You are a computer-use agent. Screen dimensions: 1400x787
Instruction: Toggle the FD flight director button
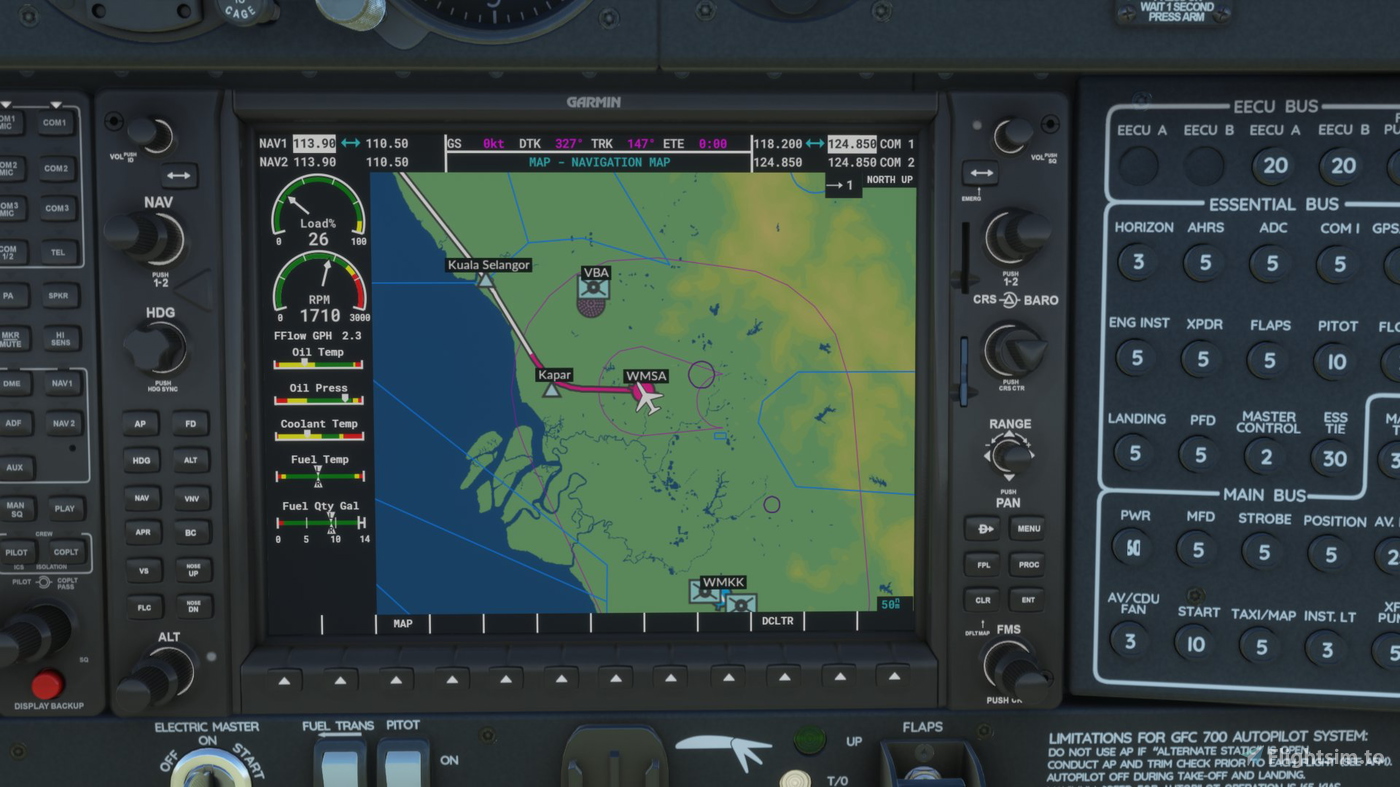coord(191,424)
